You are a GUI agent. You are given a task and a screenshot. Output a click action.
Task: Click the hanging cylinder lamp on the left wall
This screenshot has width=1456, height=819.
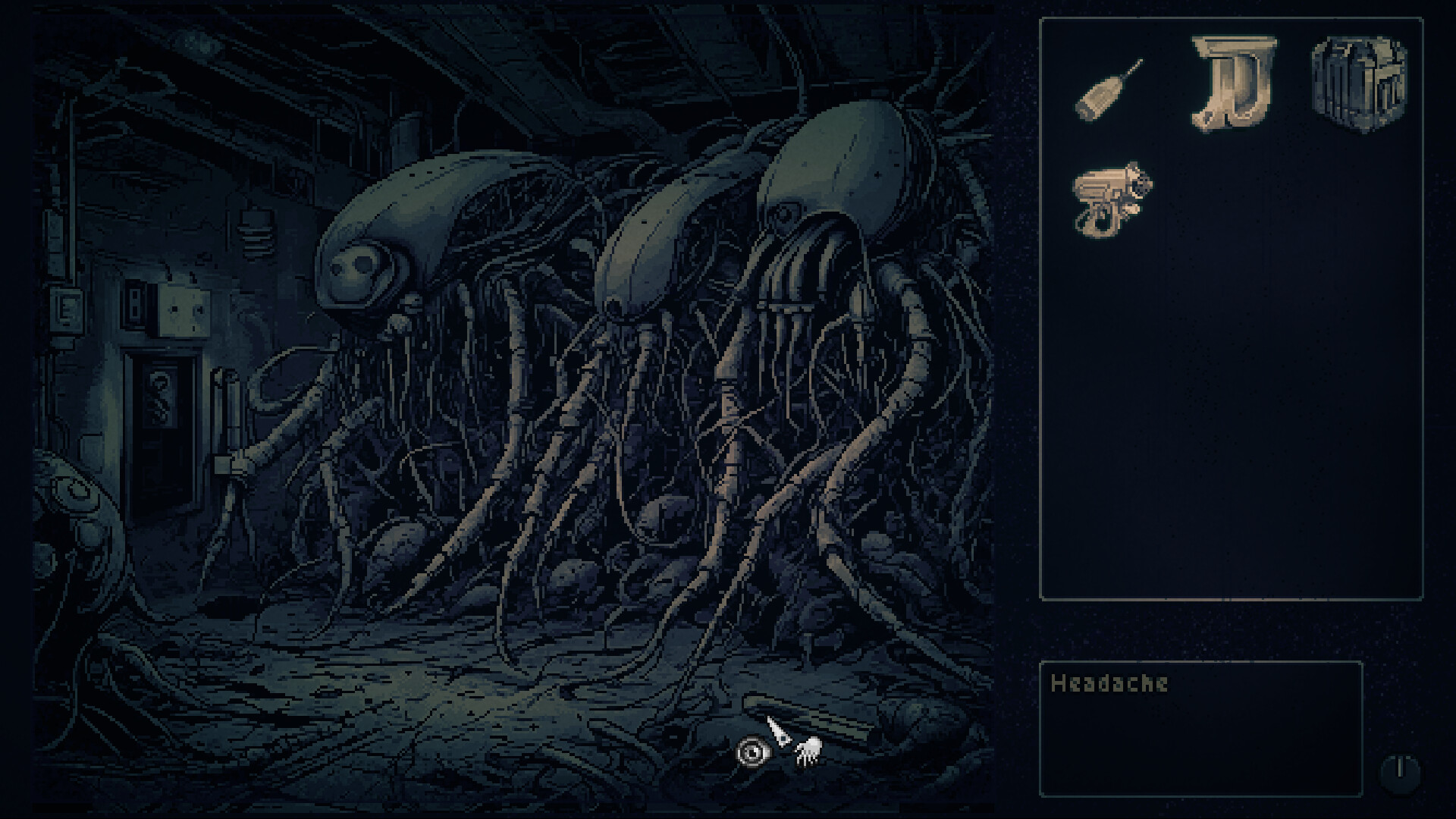point(258,231)
